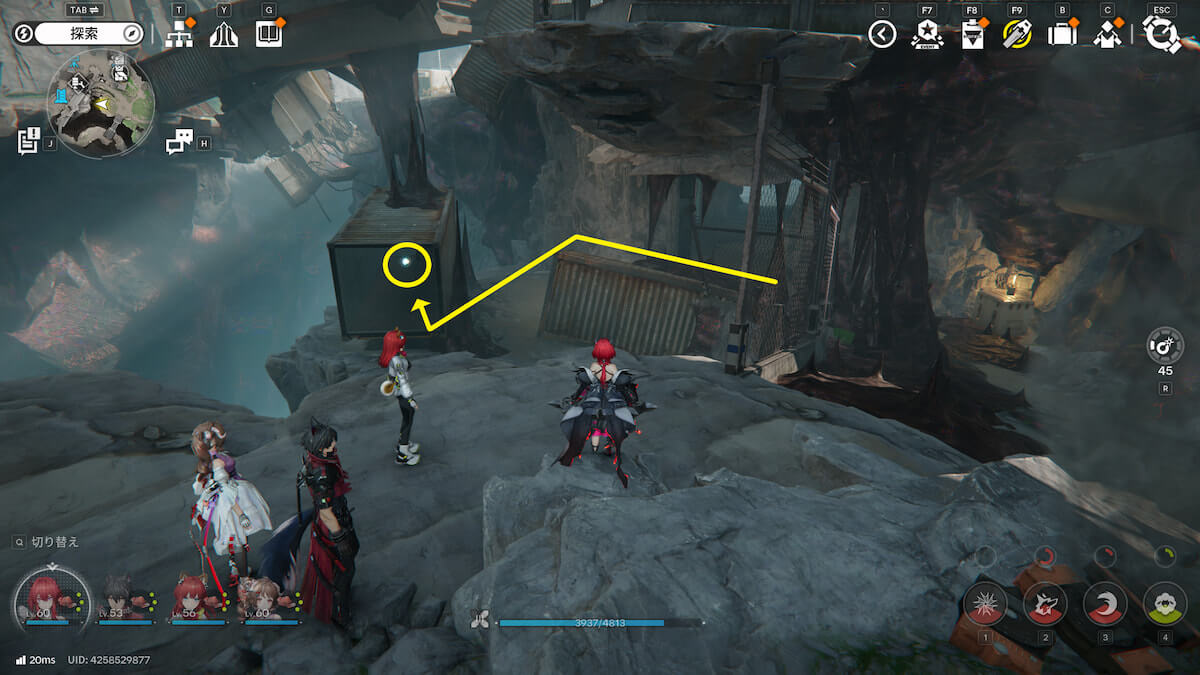Activate the red crescent skill icon
The width and height of the screenshot is (1200, 675).
1104,603
